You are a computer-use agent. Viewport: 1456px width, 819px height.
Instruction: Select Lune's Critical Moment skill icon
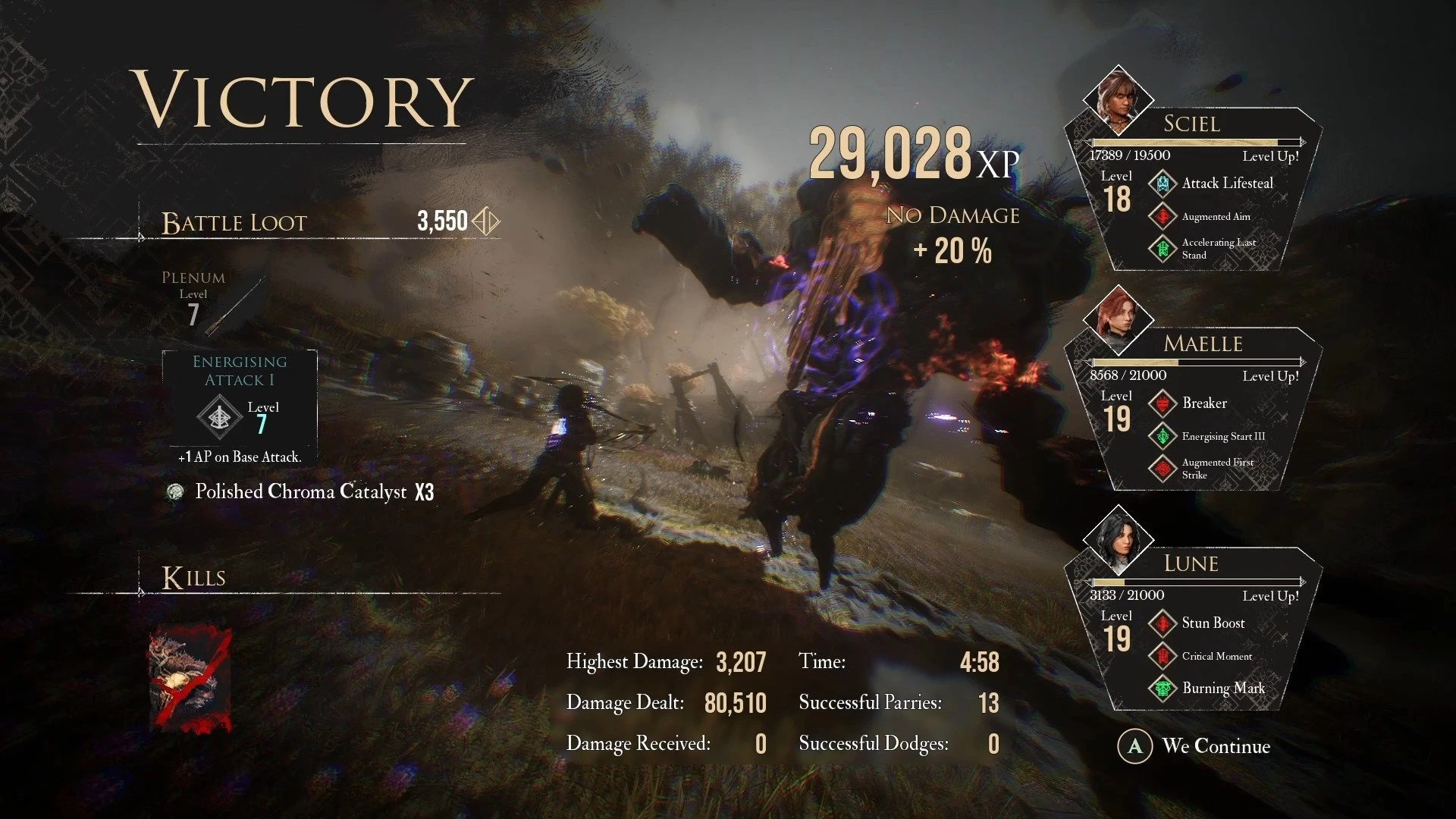[1163, 656]
